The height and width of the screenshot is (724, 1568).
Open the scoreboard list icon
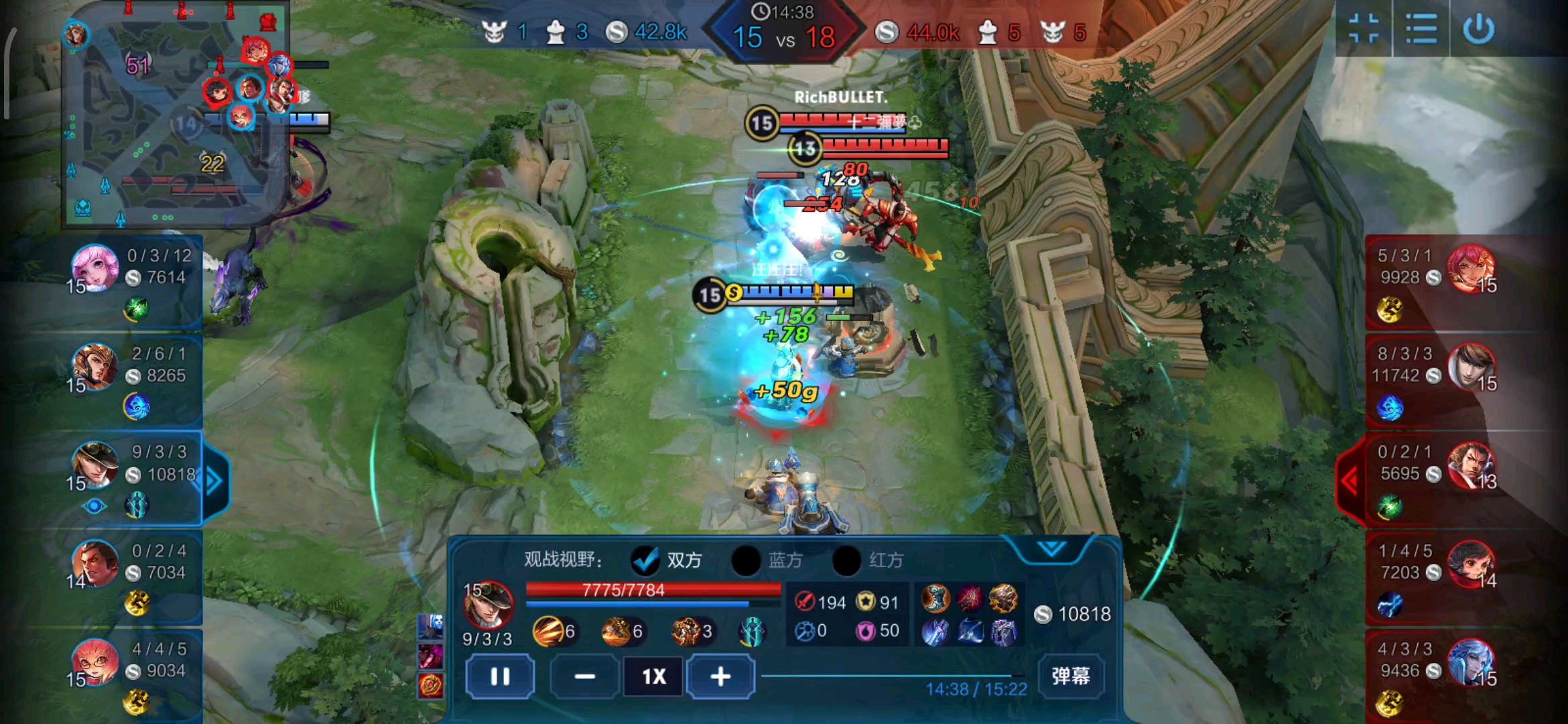click(1421, 29)
